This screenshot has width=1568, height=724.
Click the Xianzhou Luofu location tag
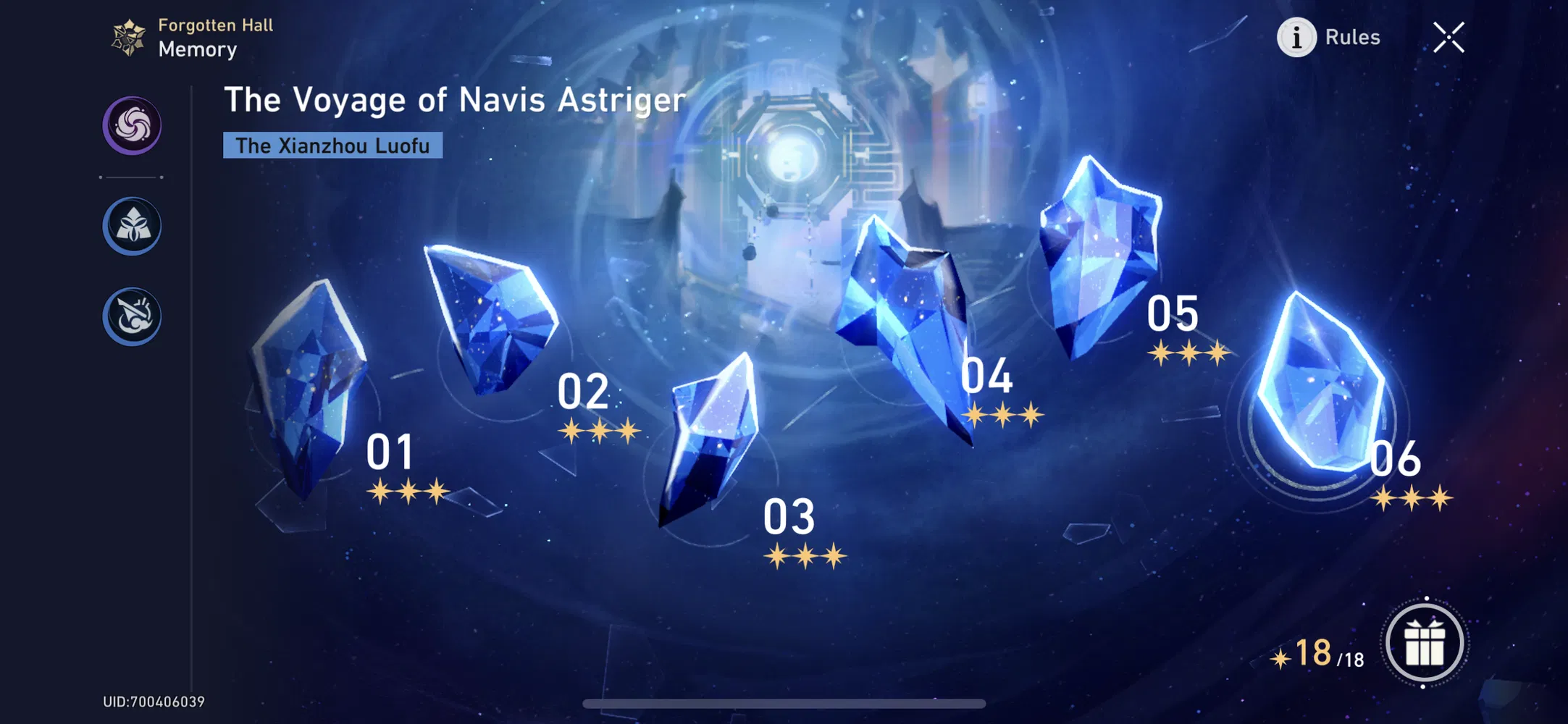(x=332, y=146)
